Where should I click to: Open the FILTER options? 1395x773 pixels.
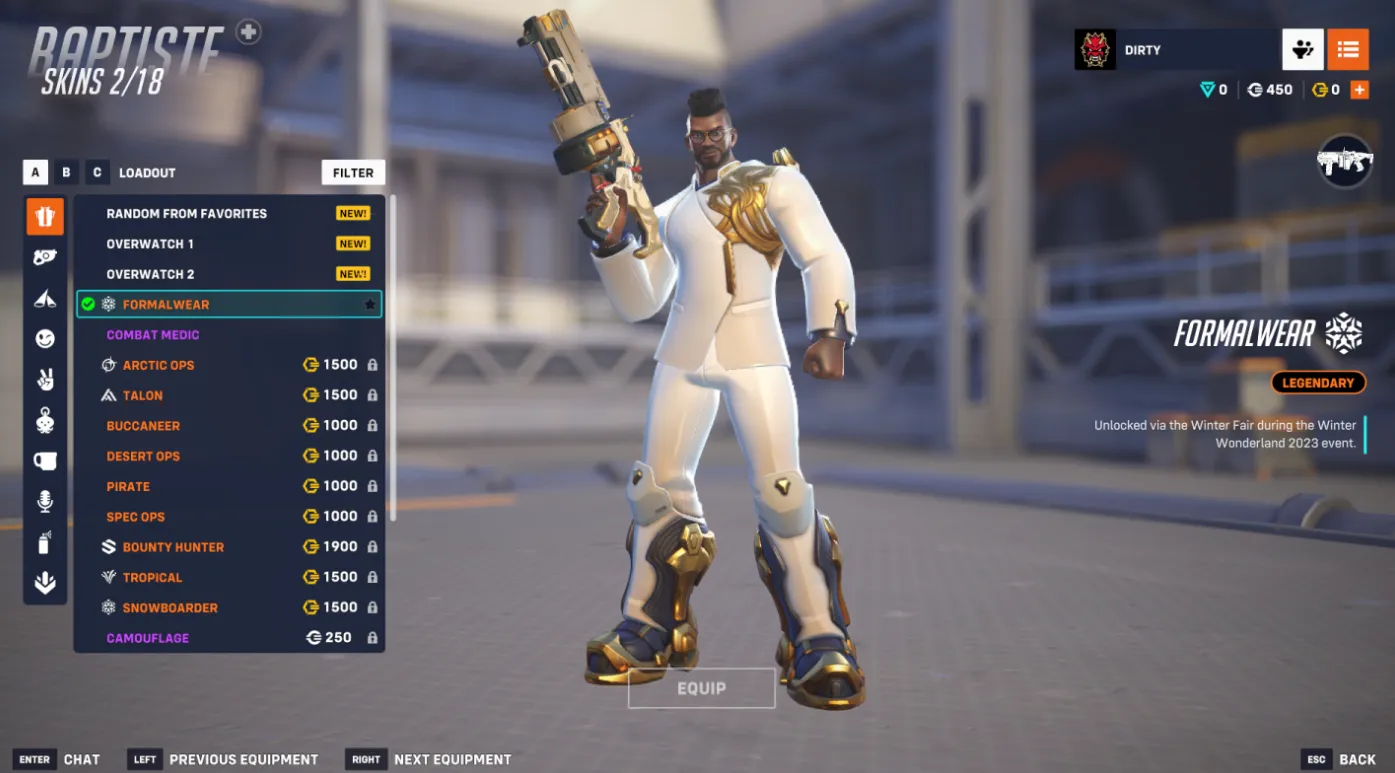pos(353,172)
